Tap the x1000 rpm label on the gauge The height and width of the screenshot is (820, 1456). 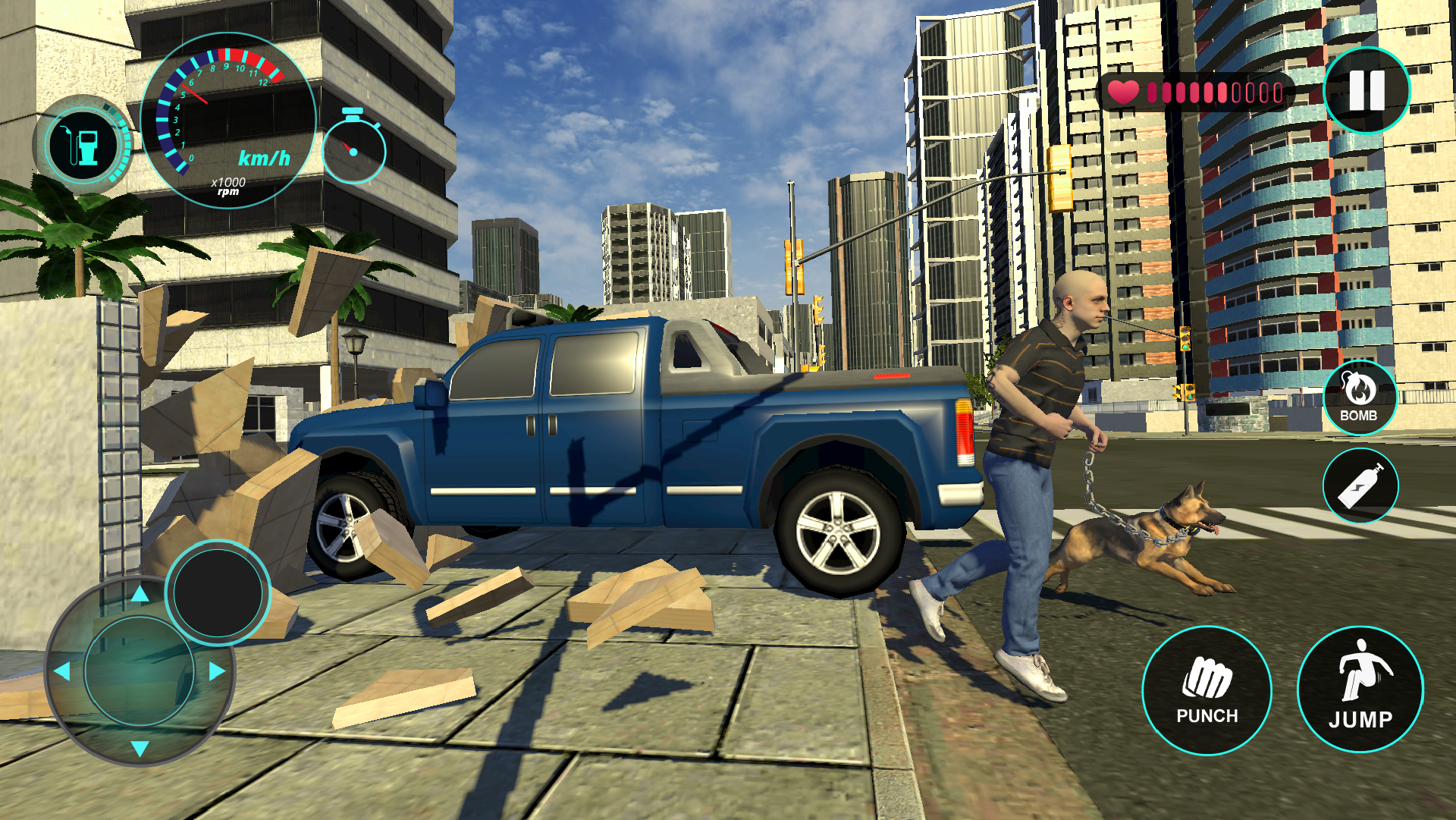coord(227,186)
